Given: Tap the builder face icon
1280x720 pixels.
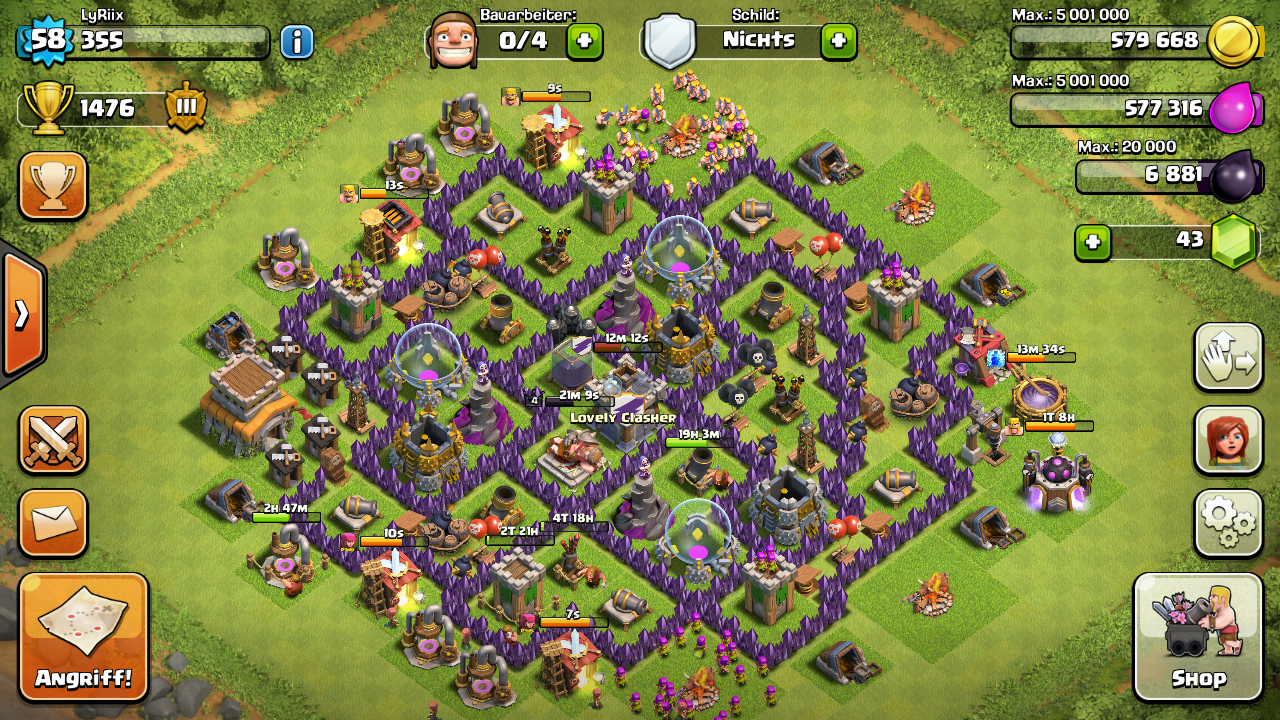Looking at the screenshot, I should (452, 41).
